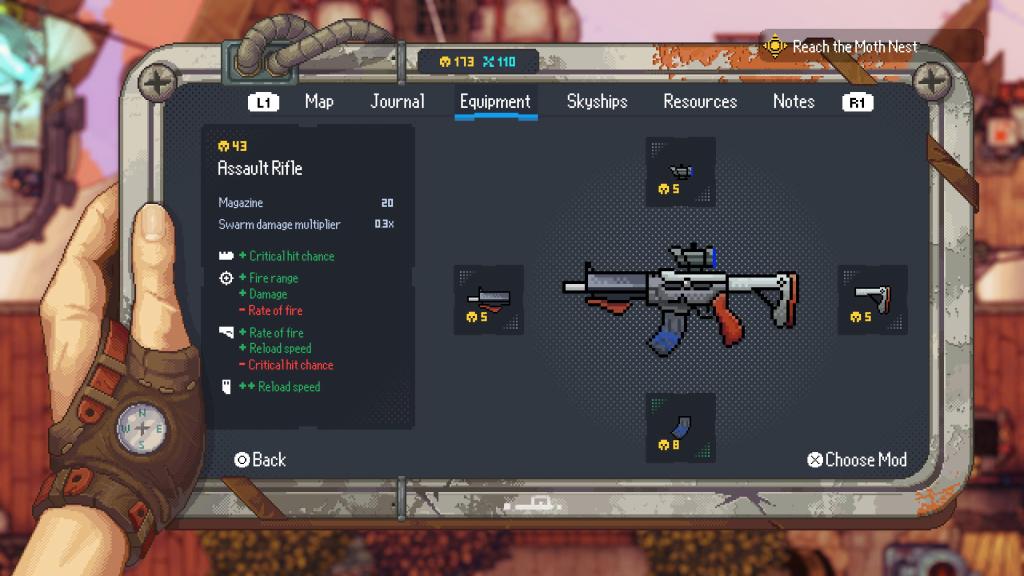Show the Resources tab
The image size is (1024, 576).
pos(700,101)
